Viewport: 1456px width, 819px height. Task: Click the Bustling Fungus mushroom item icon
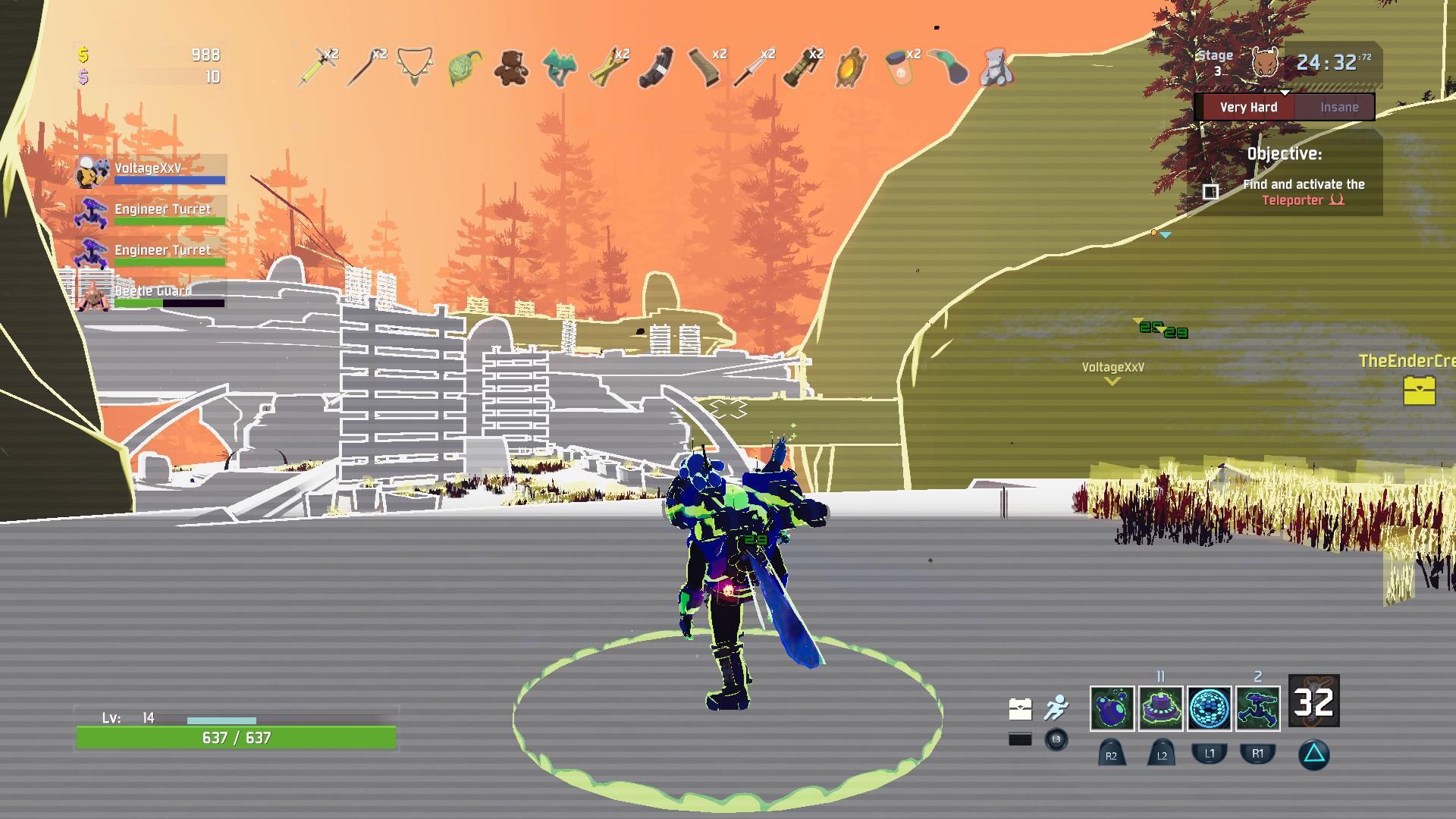[x=560, y=70]
